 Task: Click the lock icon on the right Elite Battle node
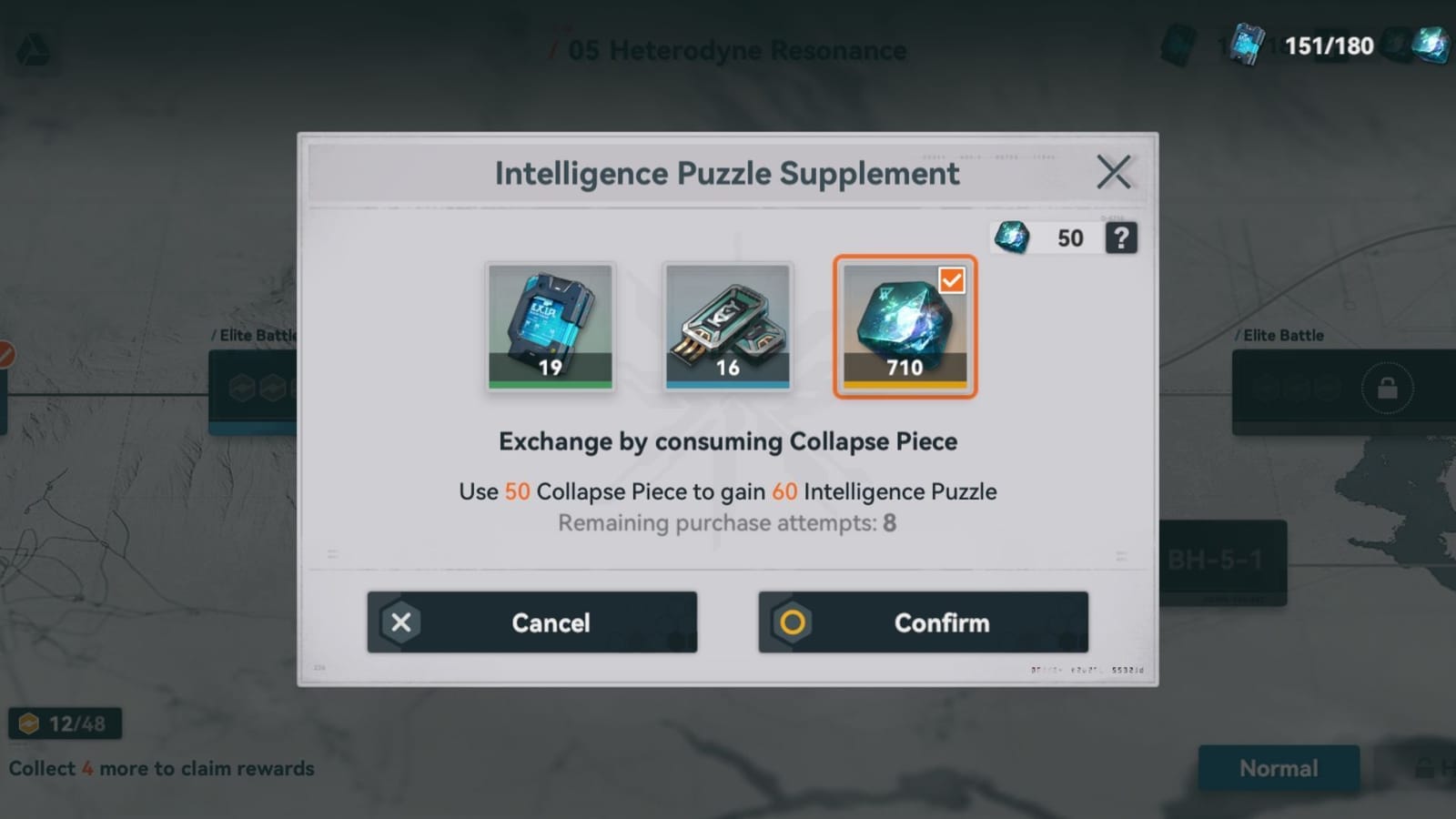[1387, 387]
